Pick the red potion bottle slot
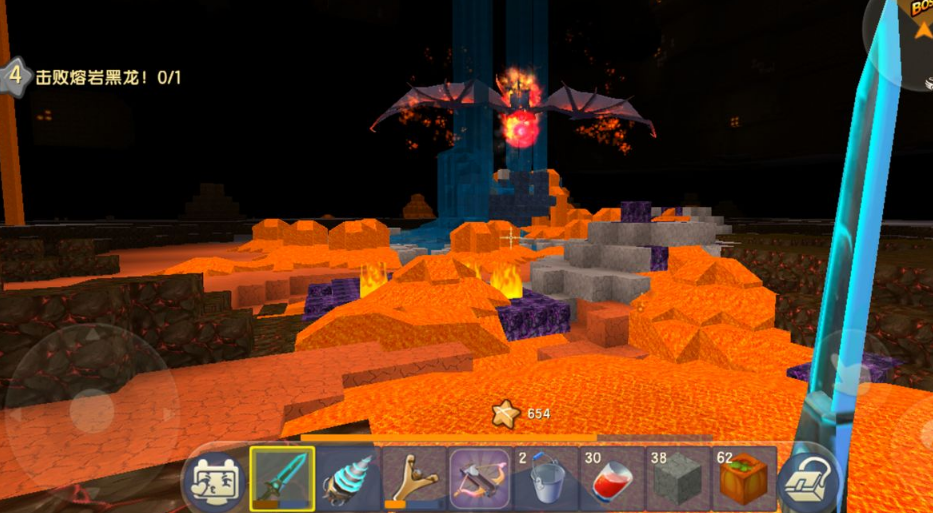The width and height of the screenshot is (933, 513). (x=612, y=478)
